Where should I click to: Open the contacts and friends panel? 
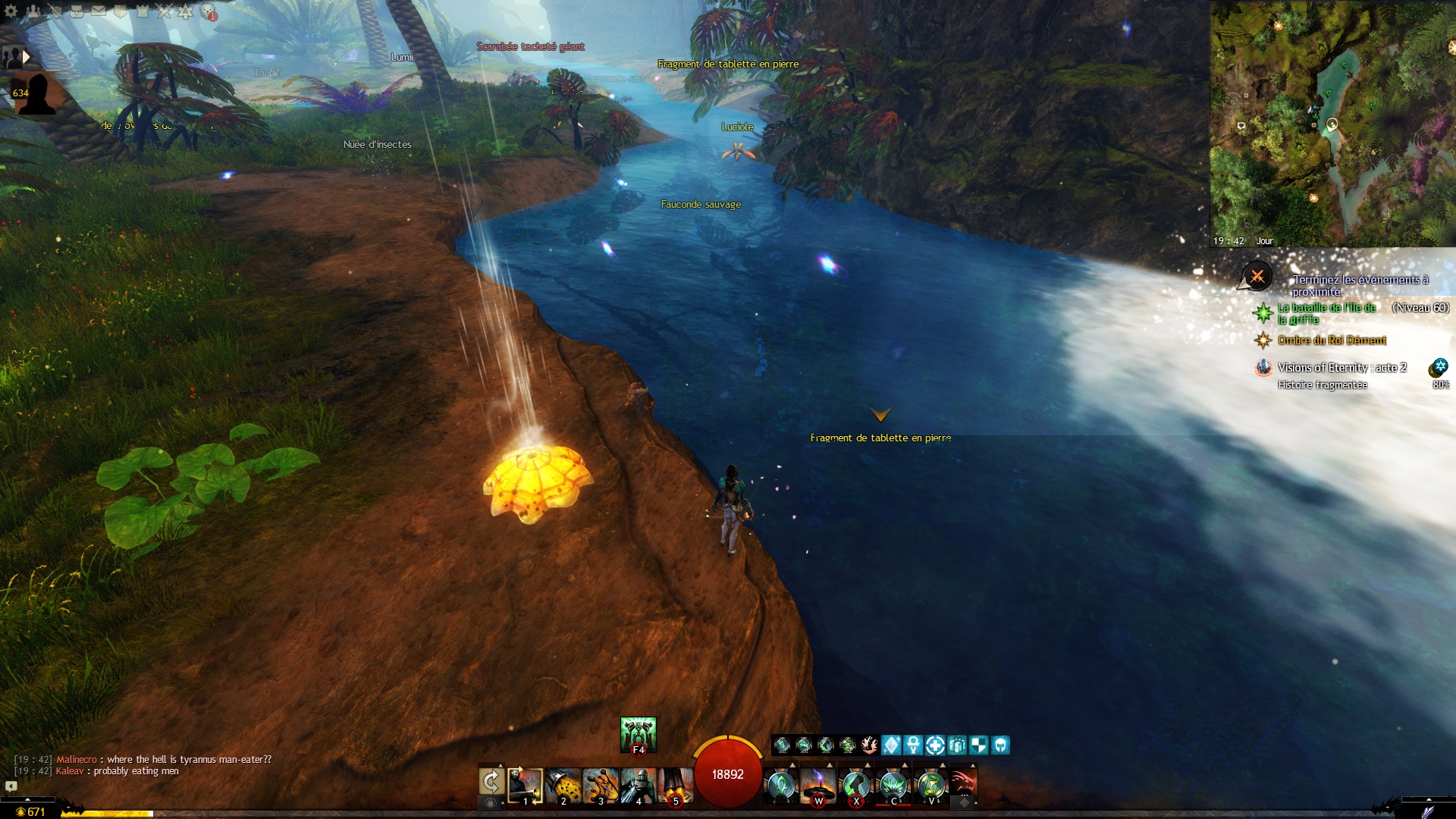click(33, 11)
